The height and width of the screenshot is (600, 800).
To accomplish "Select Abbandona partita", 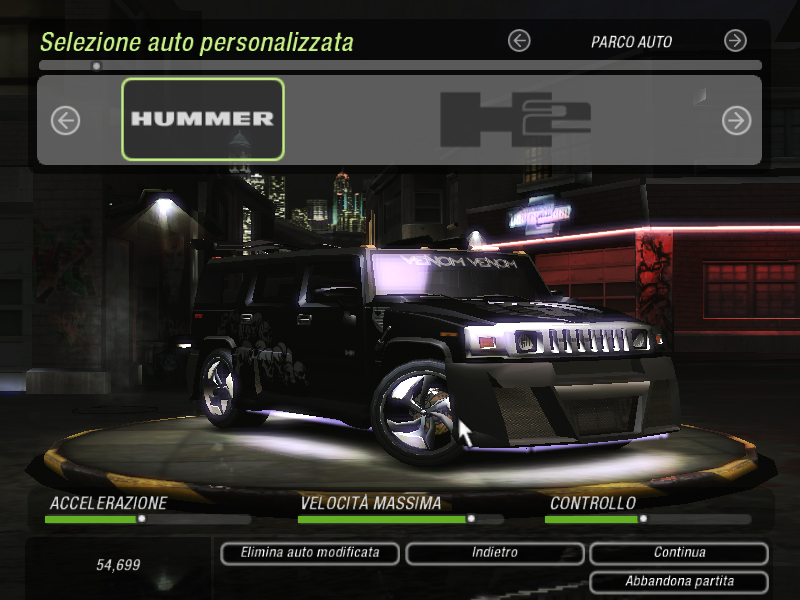I will pos(679,581).
